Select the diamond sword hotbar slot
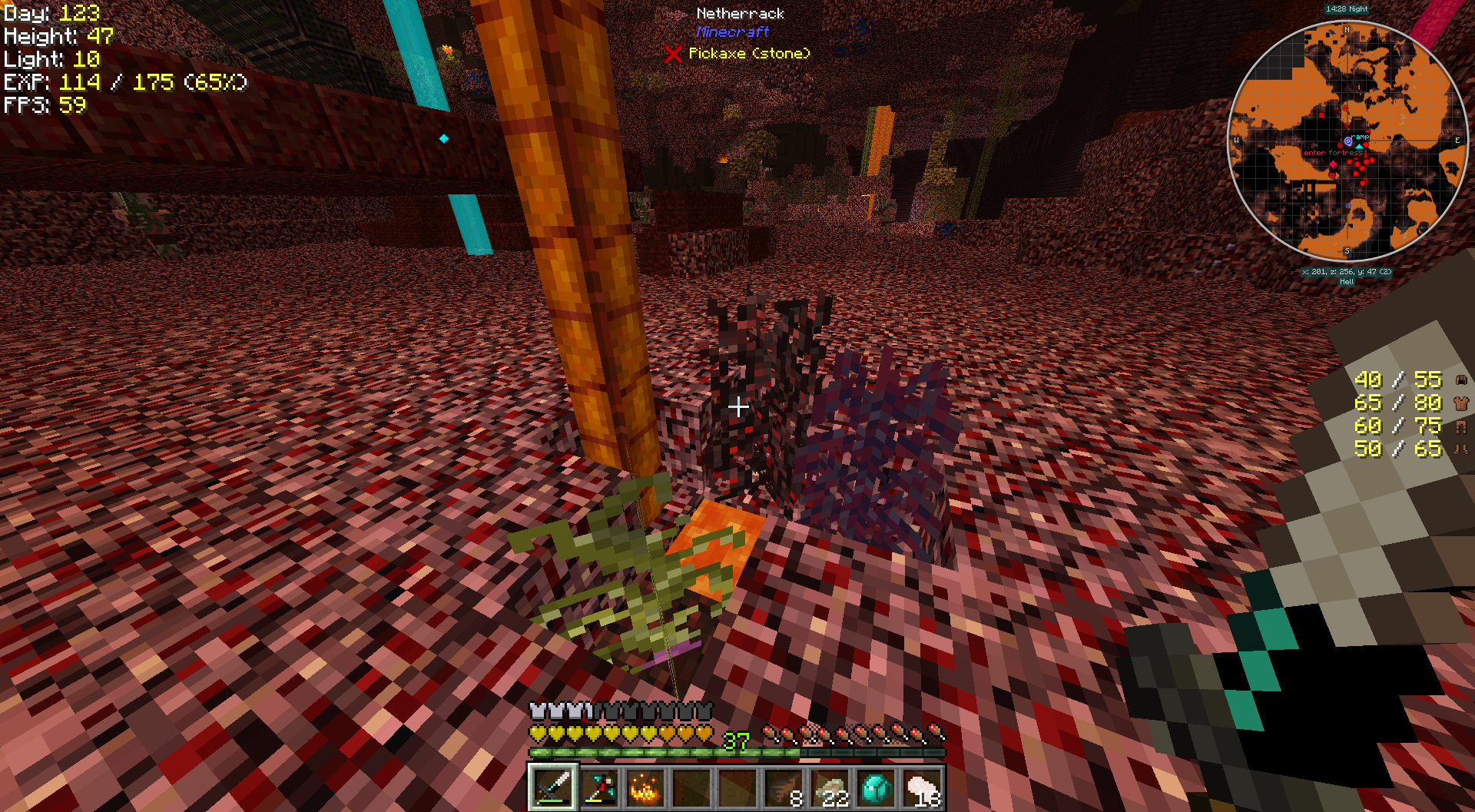The image size is (1475, 812). tap(552, 787)
